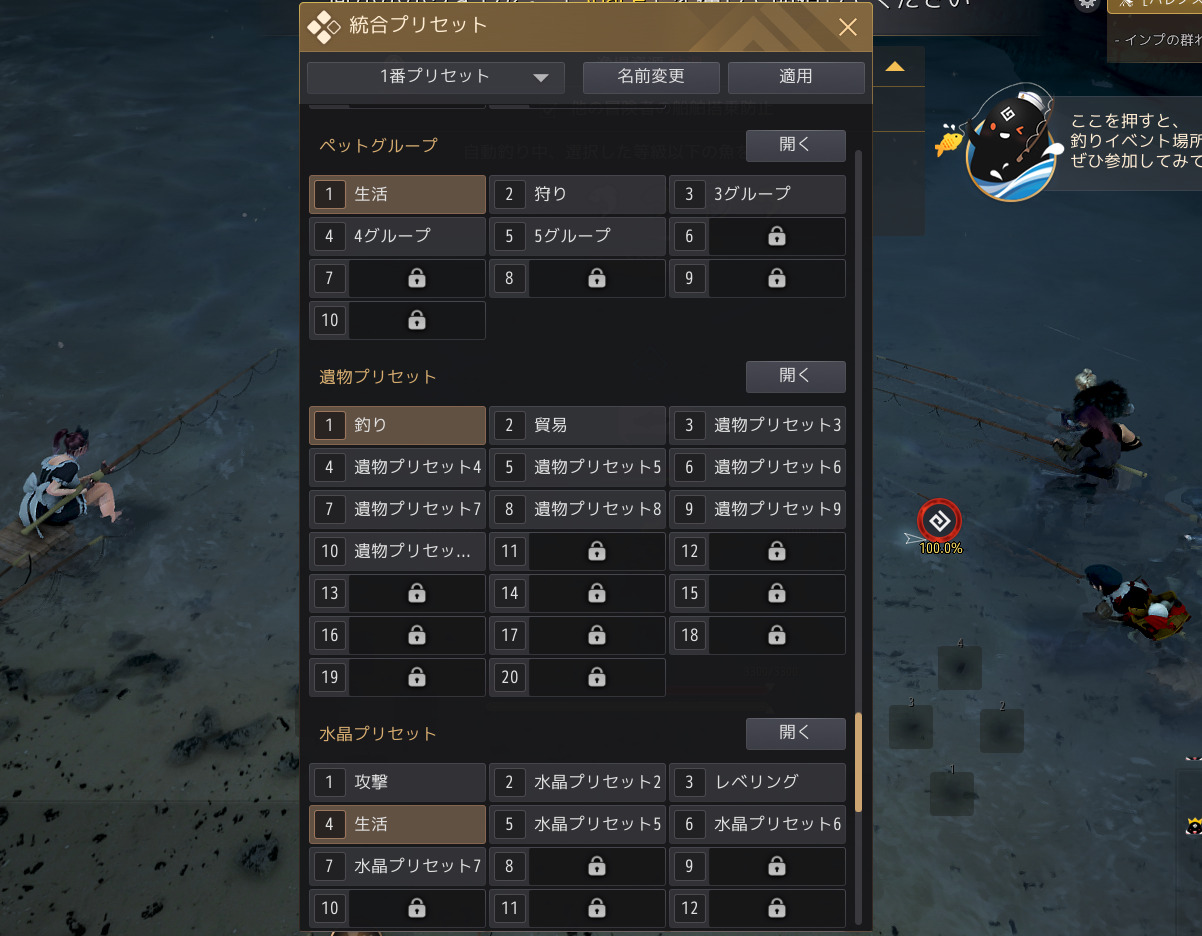
Task: Open the 1番プリセット dropdown
Action: pyautogui.click(x=436, y=77)
